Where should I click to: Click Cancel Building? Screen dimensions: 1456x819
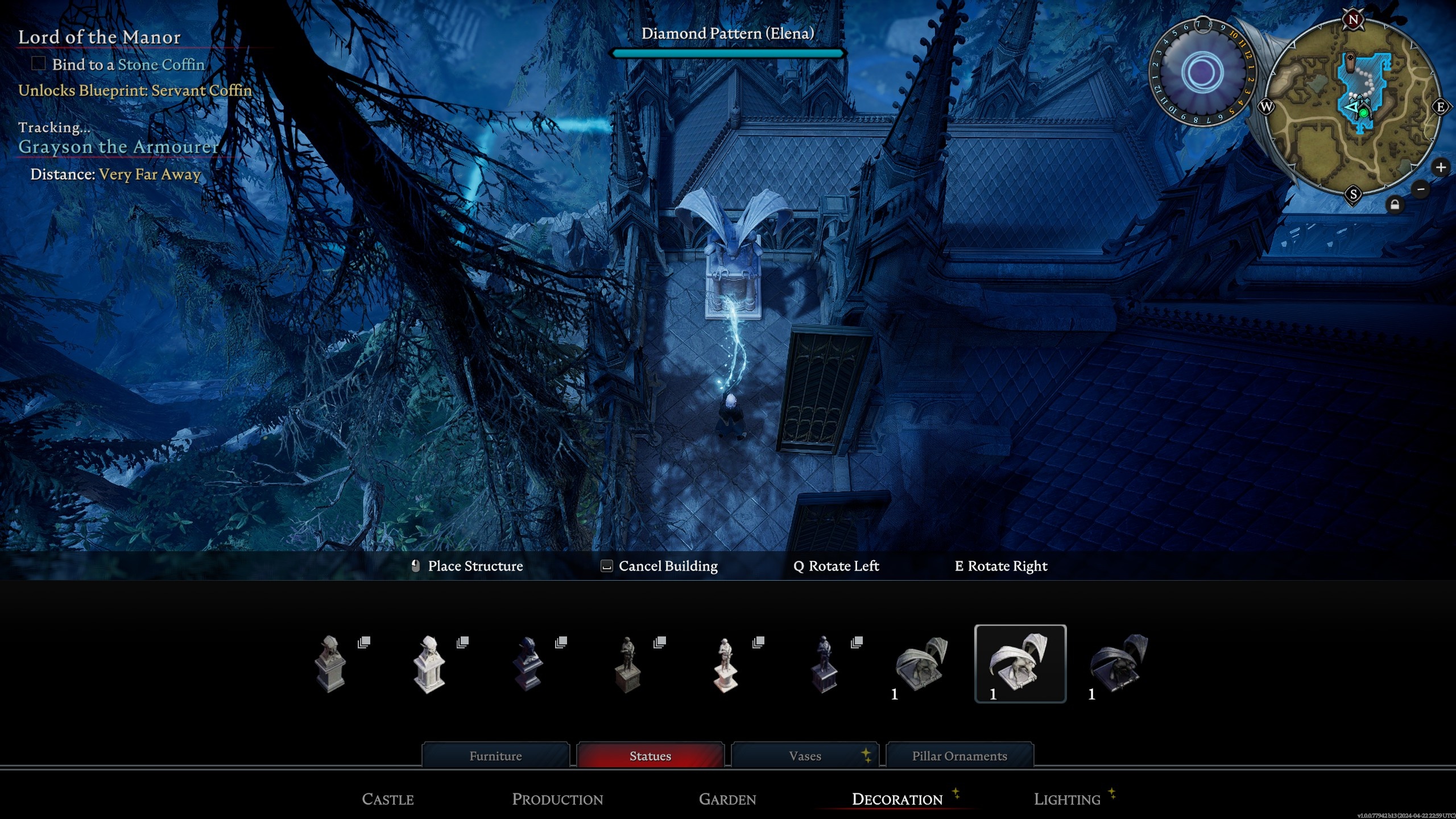pyautogui.click(x=667, y=566)
